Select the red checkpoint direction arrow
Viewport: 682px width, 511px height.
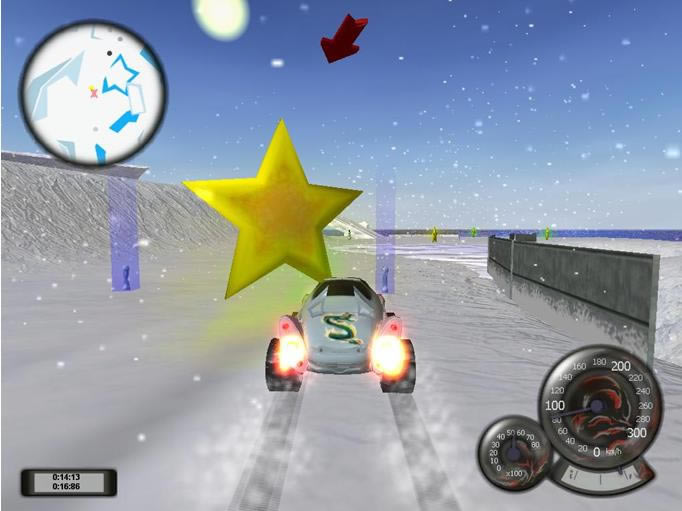pyautogui.click(x=343, y=38)
